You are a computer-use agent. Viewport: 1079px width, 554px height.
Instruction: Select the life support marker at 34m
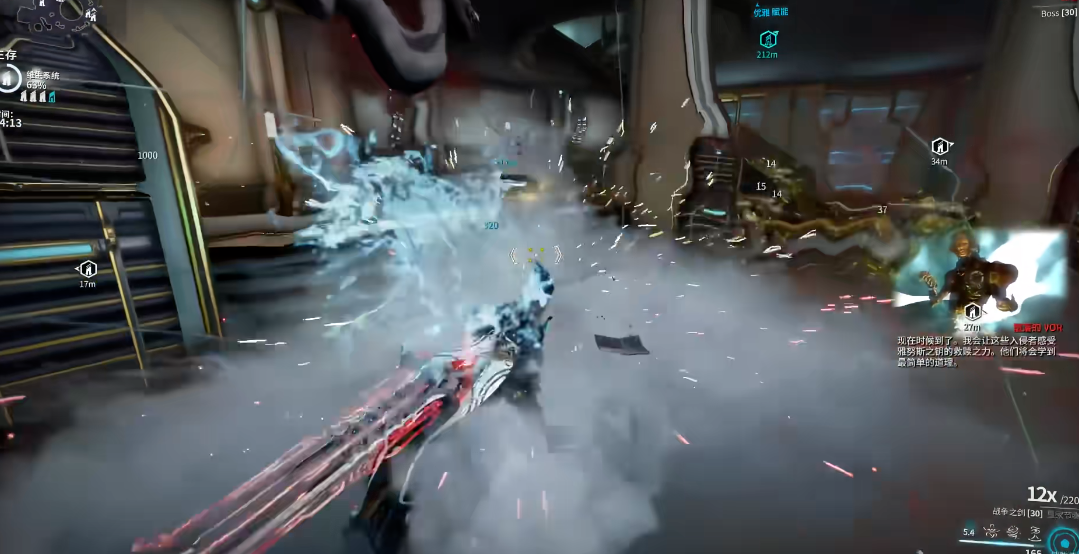pyautogui.click(x=939, y=146)
